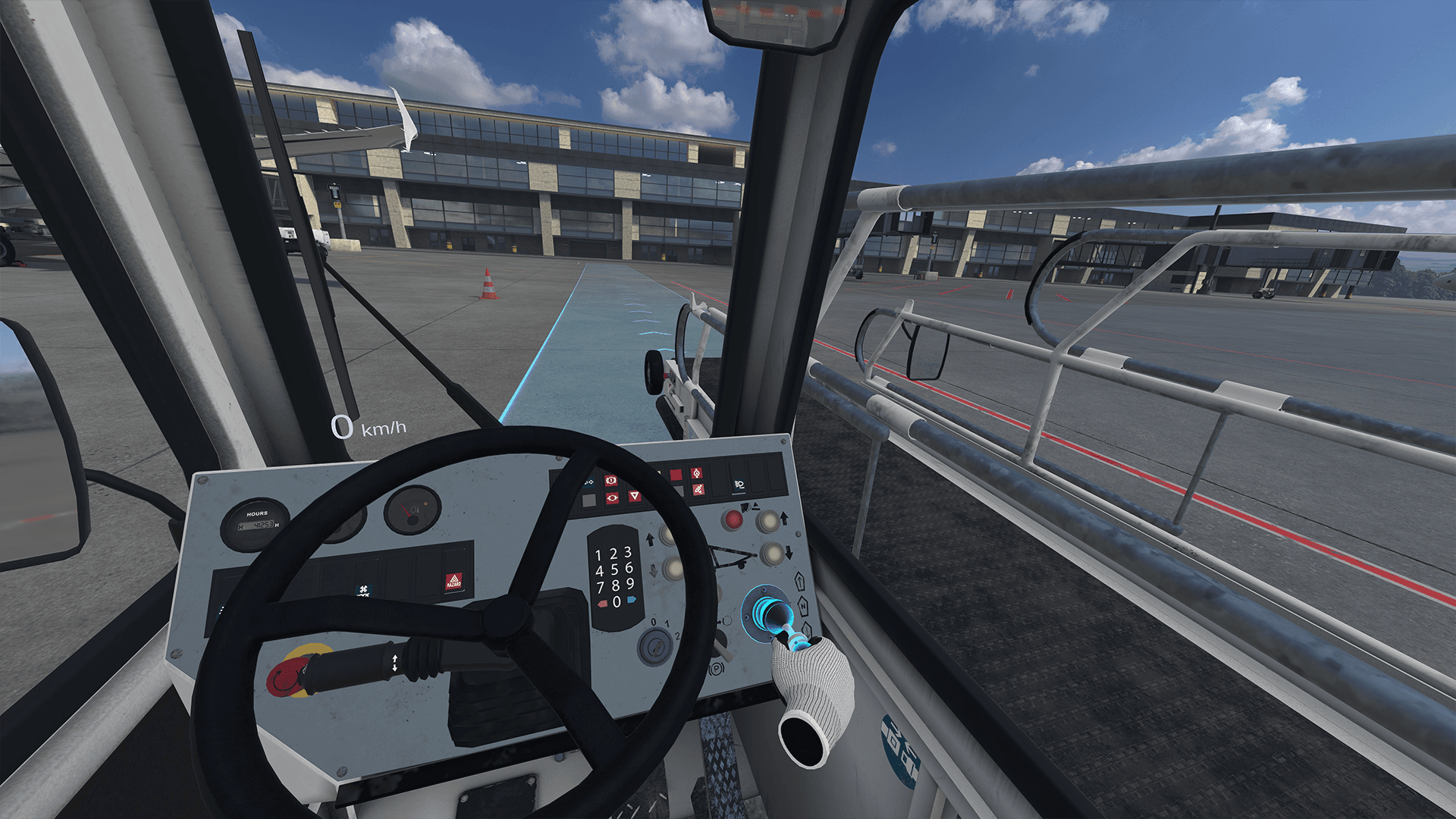Push the round red dashboard button
Image resolution: width=1456 pixels, height=819 pixels.
coord(733,519)
